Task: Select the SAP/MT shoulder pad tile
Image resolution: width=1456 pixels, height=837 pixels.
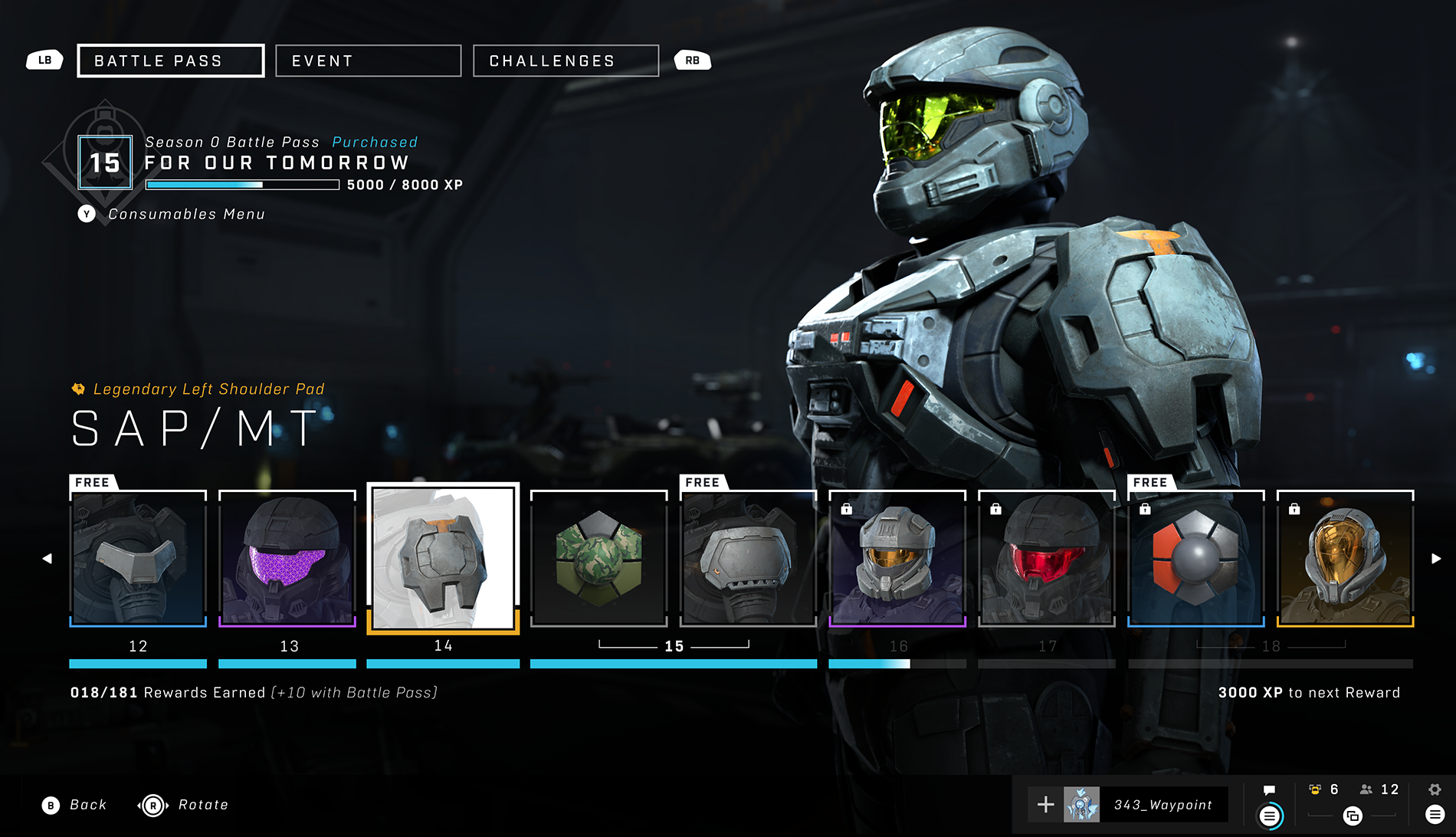Action: coord(443,558)
